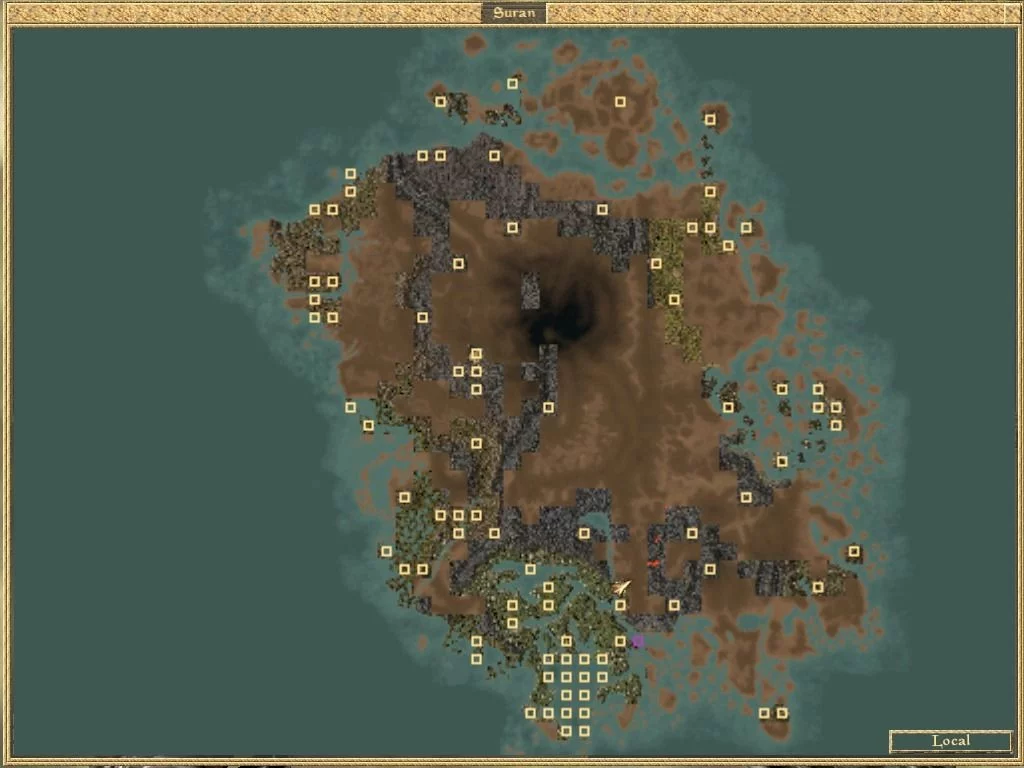Image resolution: width=1024 pixels, height=768 pixels.
Task: Click the Suran map window title
Action: point(513,14)
